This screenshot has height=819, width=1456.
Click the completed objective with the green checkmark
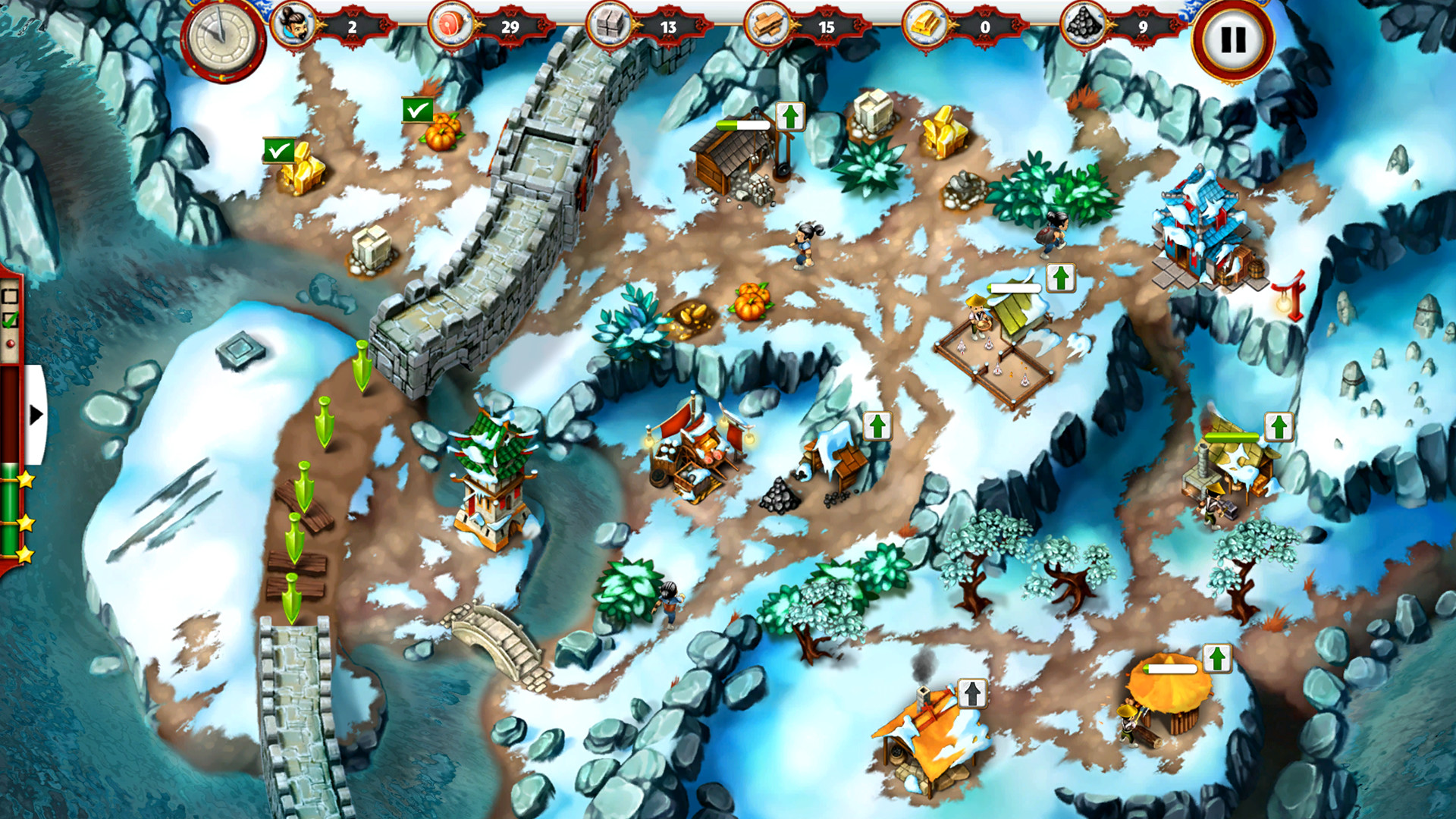10,318
